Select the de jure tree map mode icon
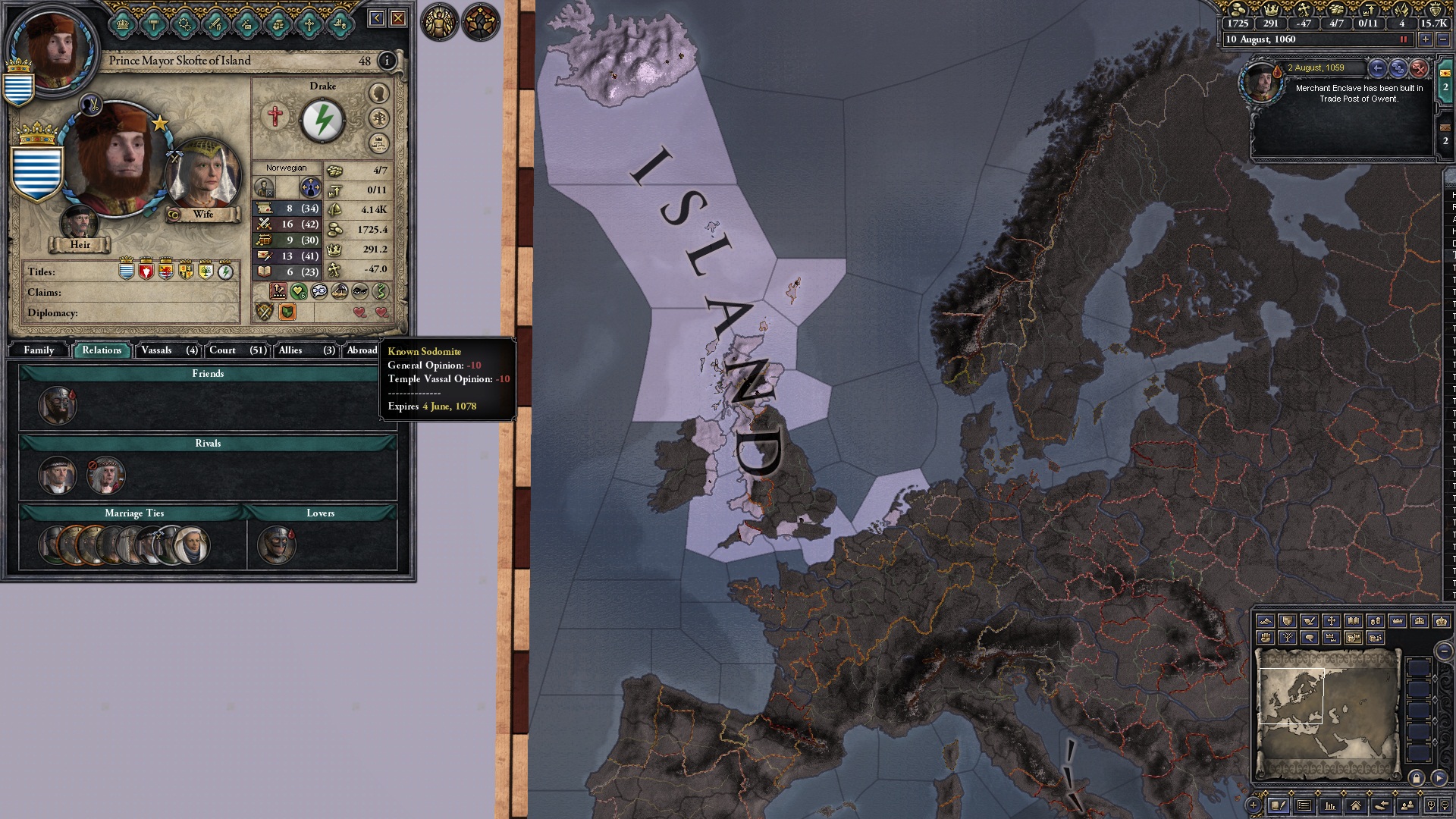The width and height of the screenshot is (1456, 819). 1288,638
